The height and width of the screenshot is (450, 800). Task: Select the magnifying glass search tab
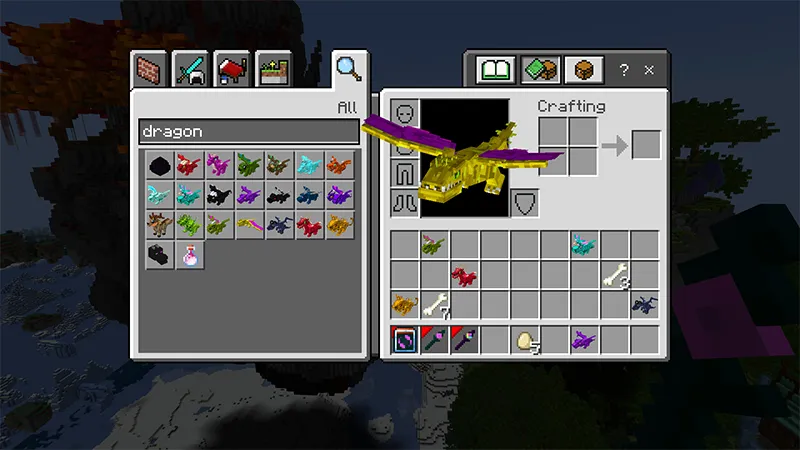(x=348, y=68)
